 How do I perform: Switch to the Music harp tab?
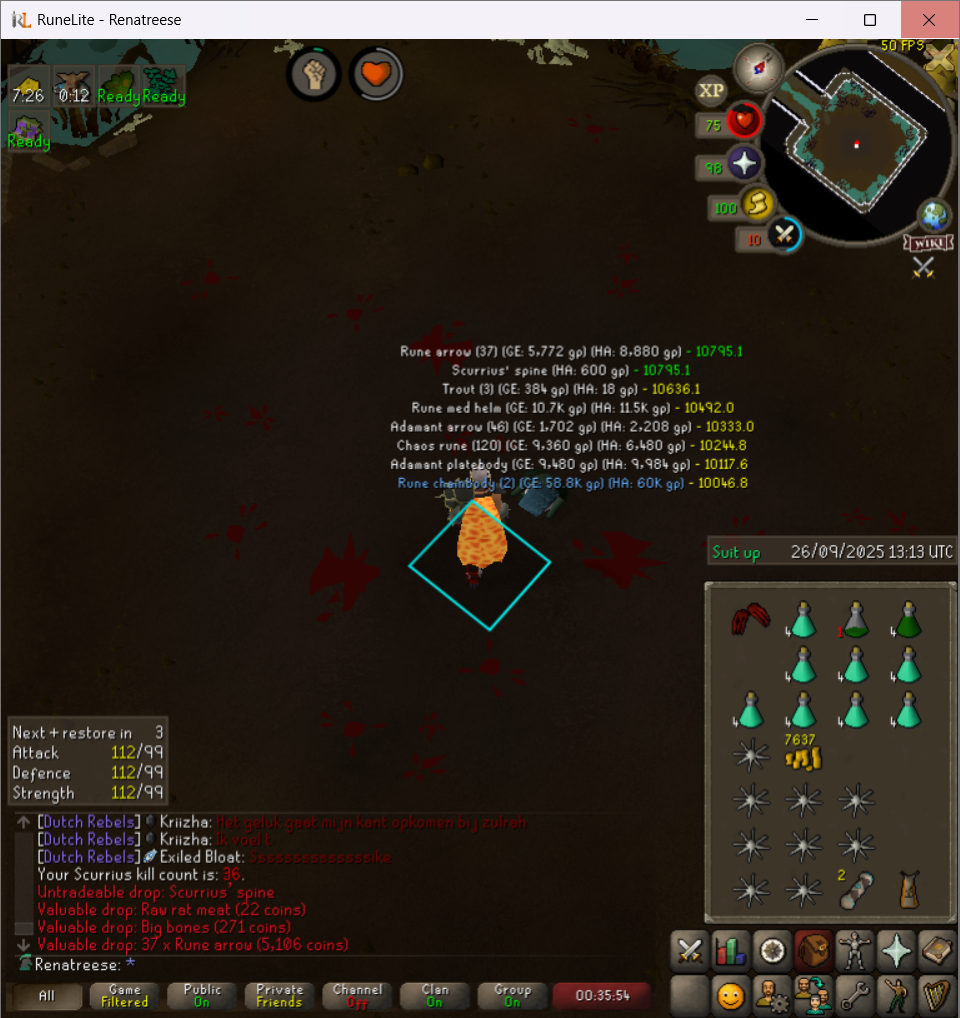click(937, 996)
